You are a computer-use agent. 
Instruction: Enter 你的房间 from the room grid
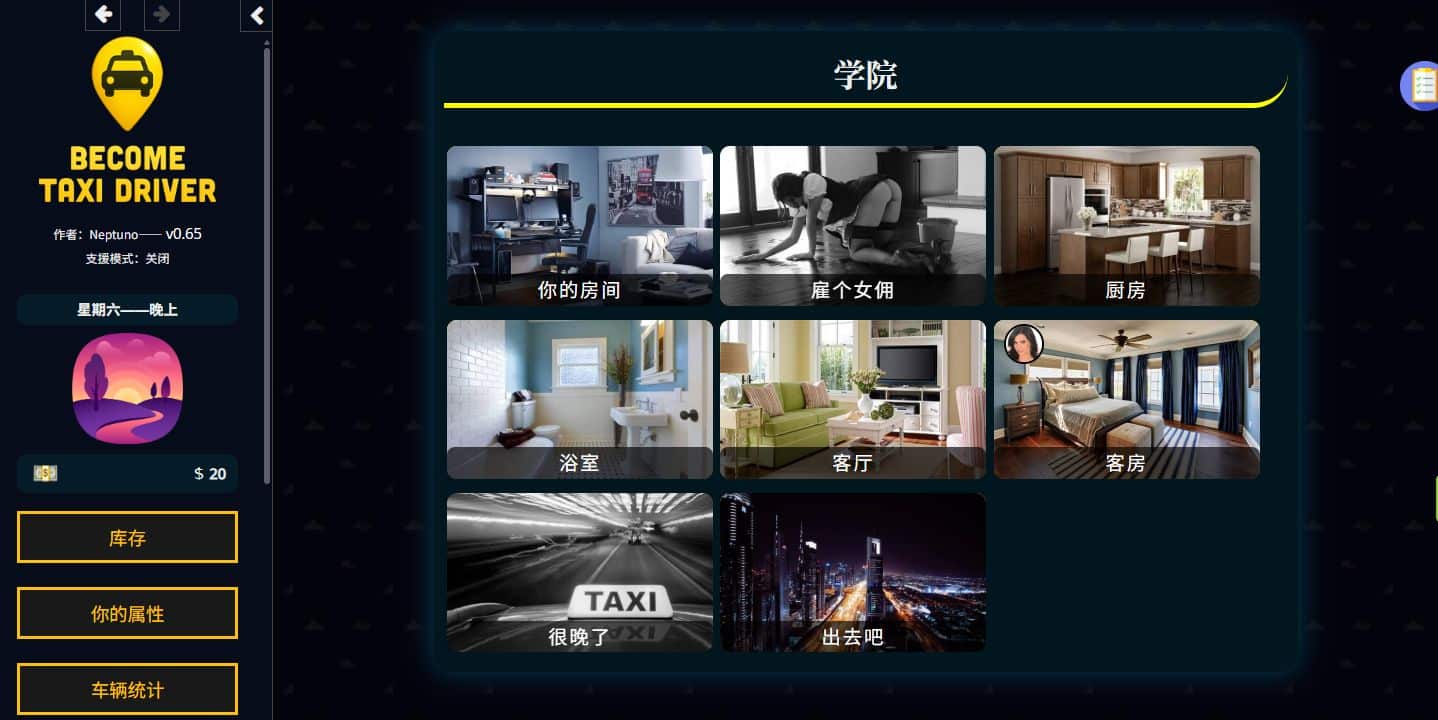[x=579, y=225]
